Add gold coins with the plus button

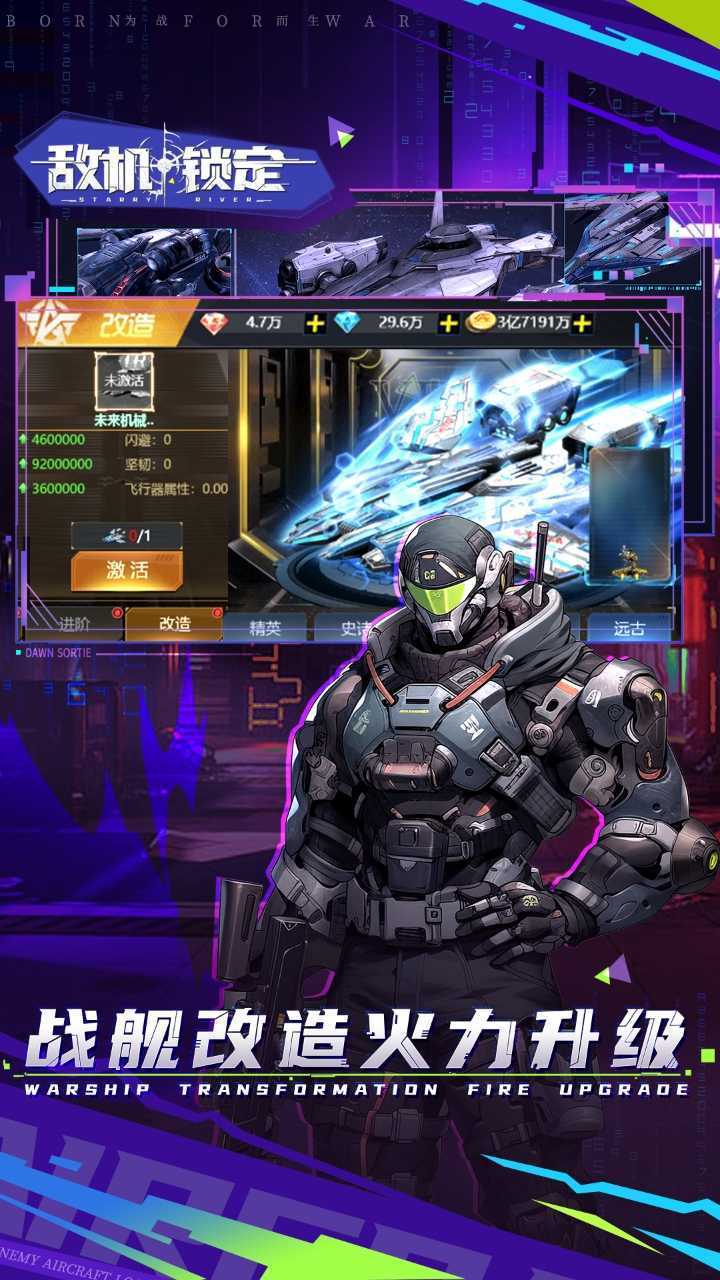tap(582, 323)
